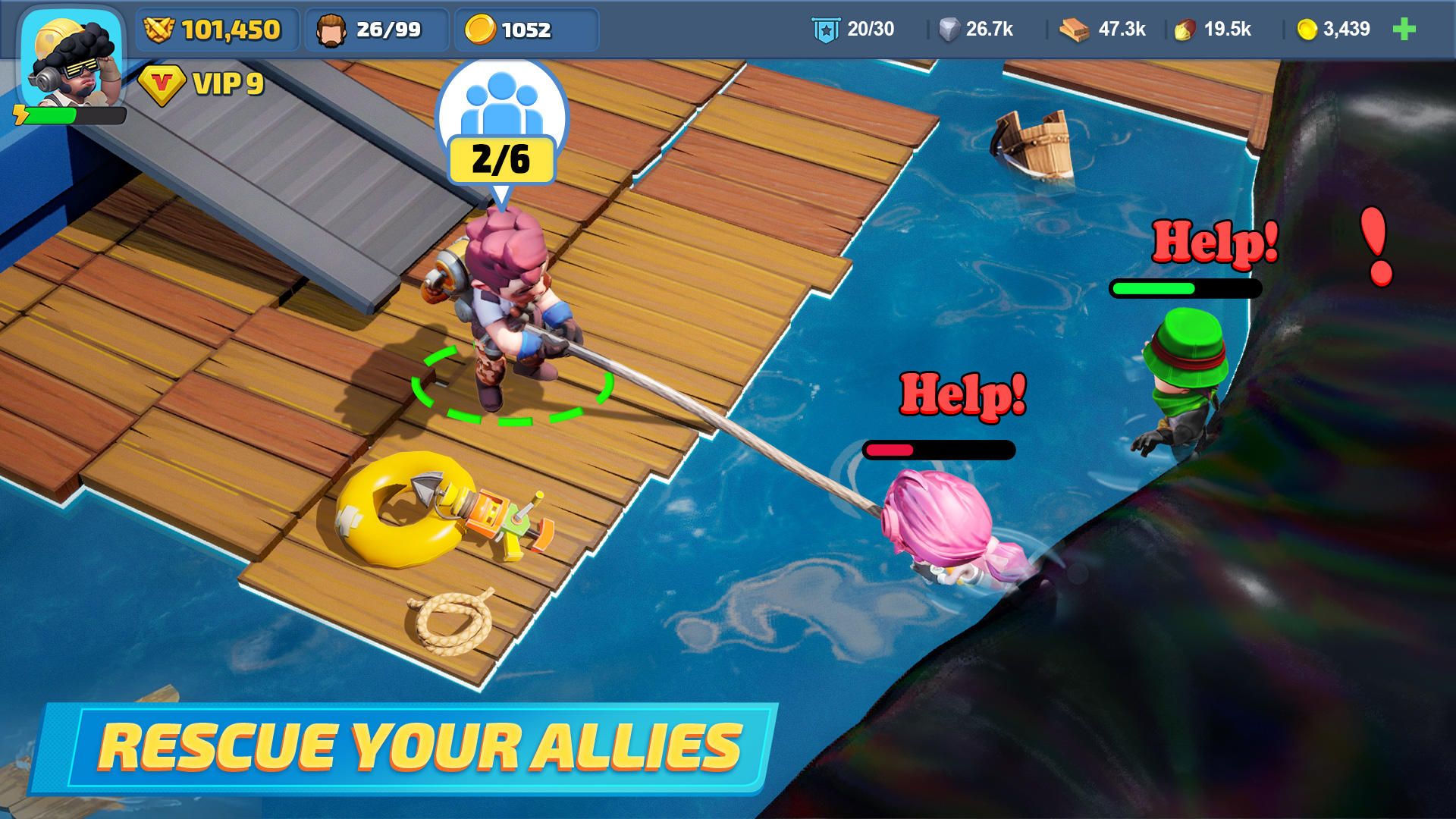Viewport: 1456px width, 819px height.
Task: Tap the Help! label above the green-hatted survivor
Action: tap(1212, 243)
